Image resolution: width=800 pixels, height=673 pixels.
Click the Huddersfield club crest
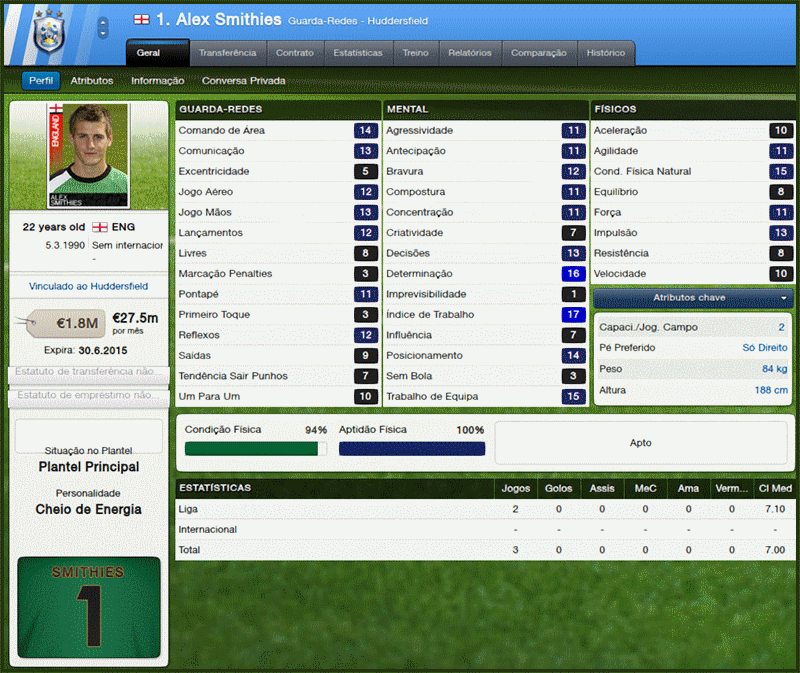[x=48, y=33]
